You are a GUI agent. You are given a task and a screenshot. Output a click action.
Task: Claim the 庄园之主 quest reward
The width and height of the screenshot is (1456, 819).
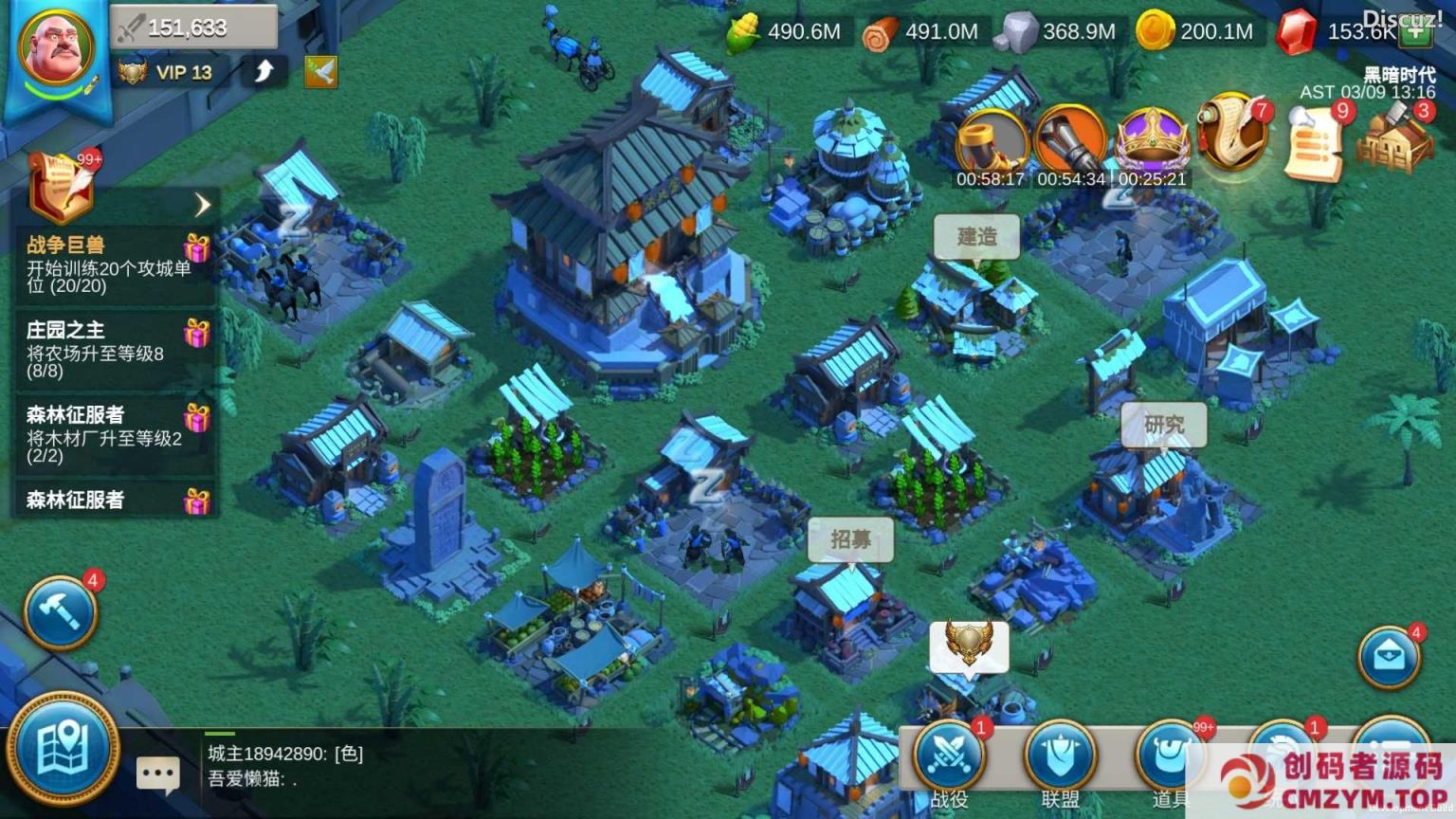[196, 334]
